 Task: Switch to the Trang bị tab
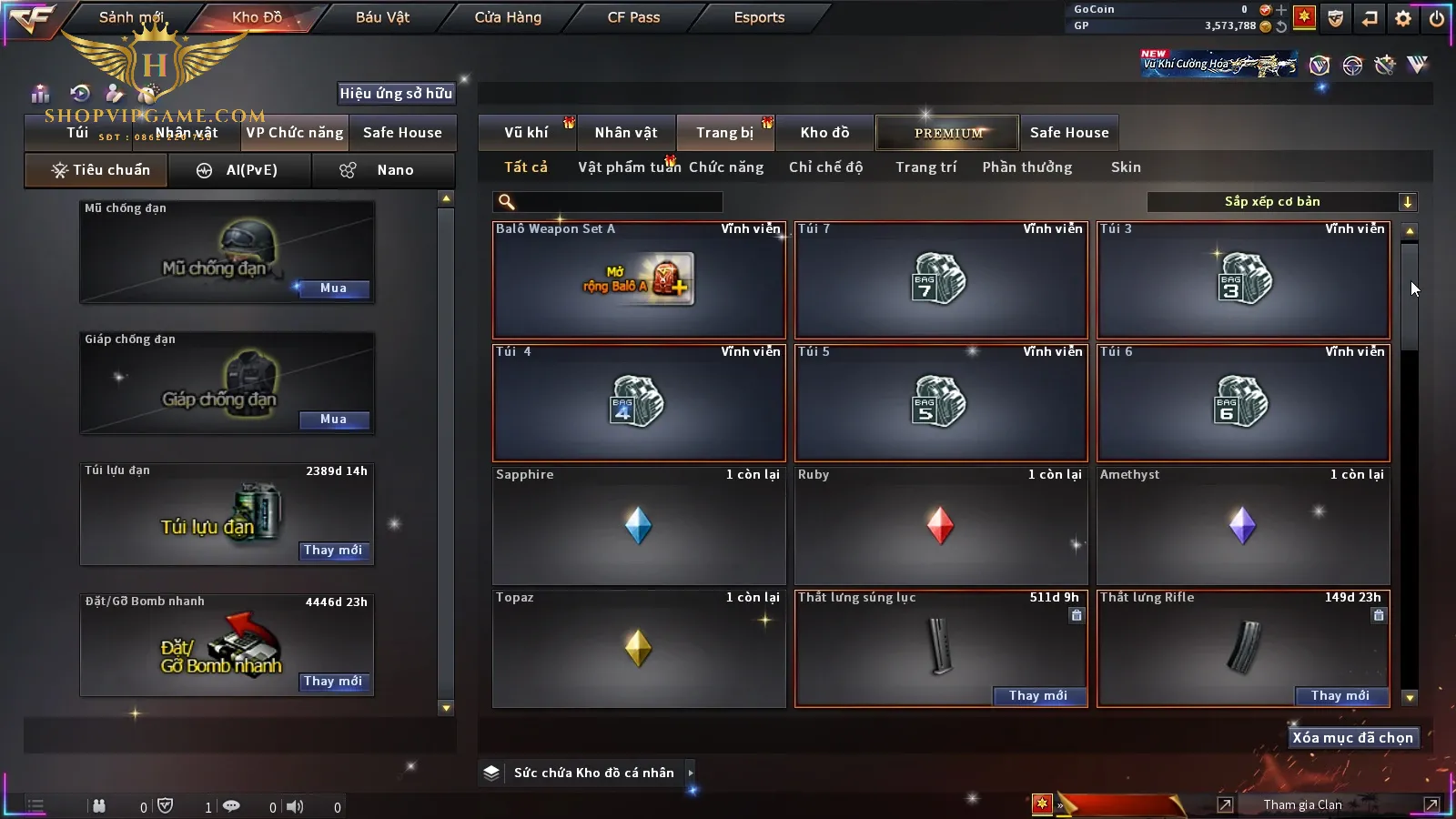724,133
